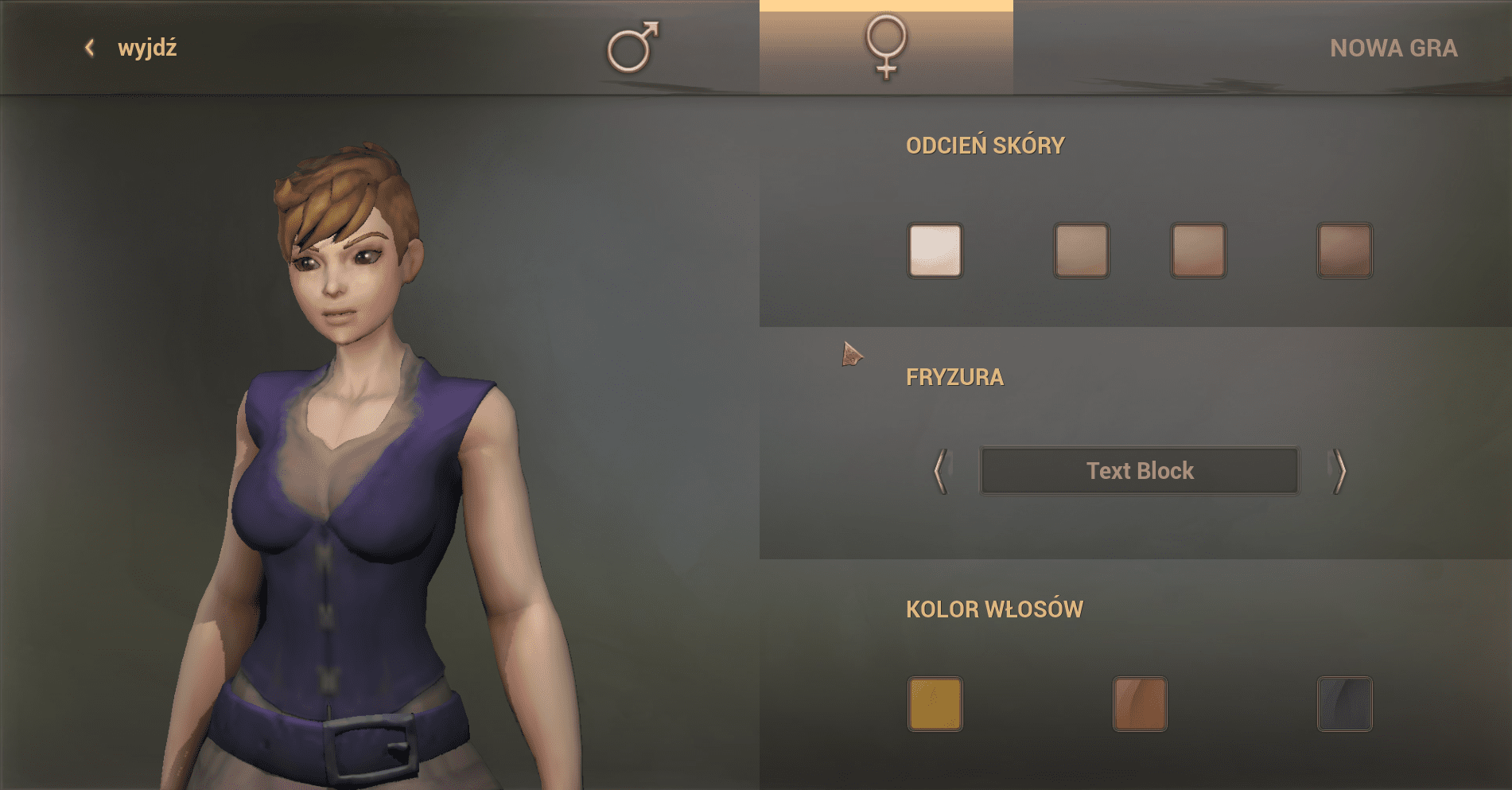Select the blonde hair color swatch
The height and width of the screenshot is (790, 1512).
(x=935, y=704)
